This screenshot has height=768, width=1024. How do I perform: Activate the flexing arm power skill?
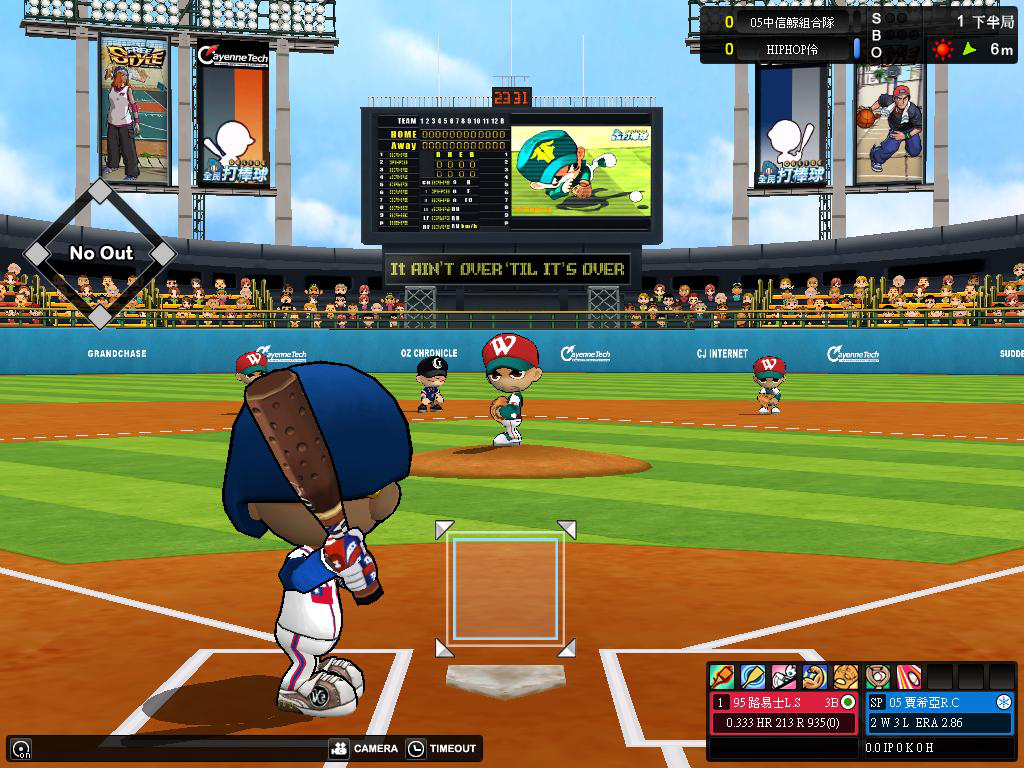point(814,677)
